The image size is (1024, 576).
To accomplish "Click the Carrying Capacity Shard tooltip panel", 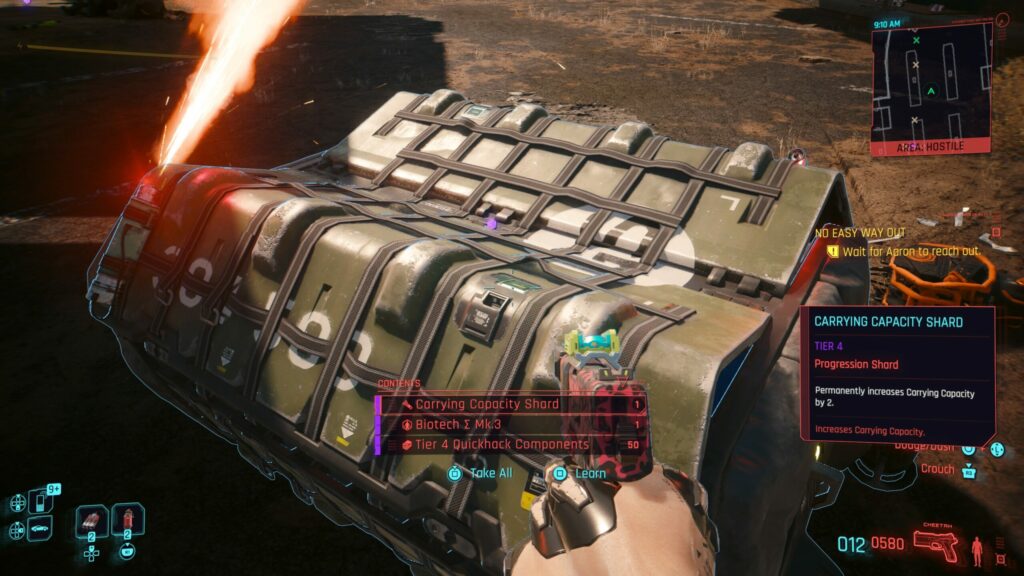I will pyautogui.click(x=897, y=377).
